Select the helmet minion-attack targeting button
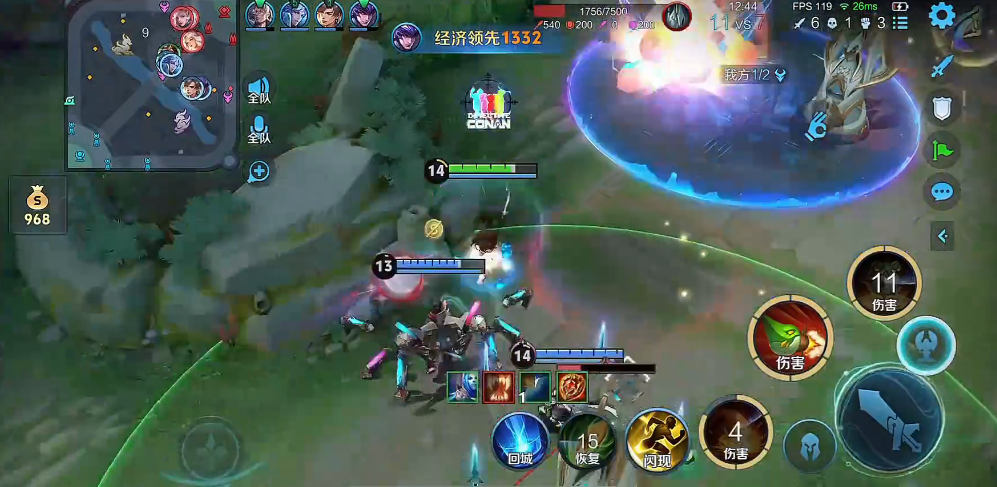 (x=808, y=445)
